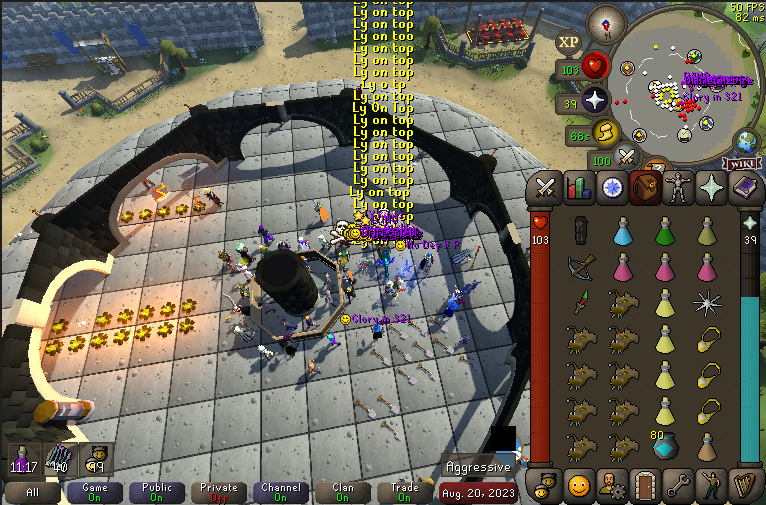This screenshot has width=766, height=505.
Task: Toggle run with the energy orb
Action: tap(604, 132)
